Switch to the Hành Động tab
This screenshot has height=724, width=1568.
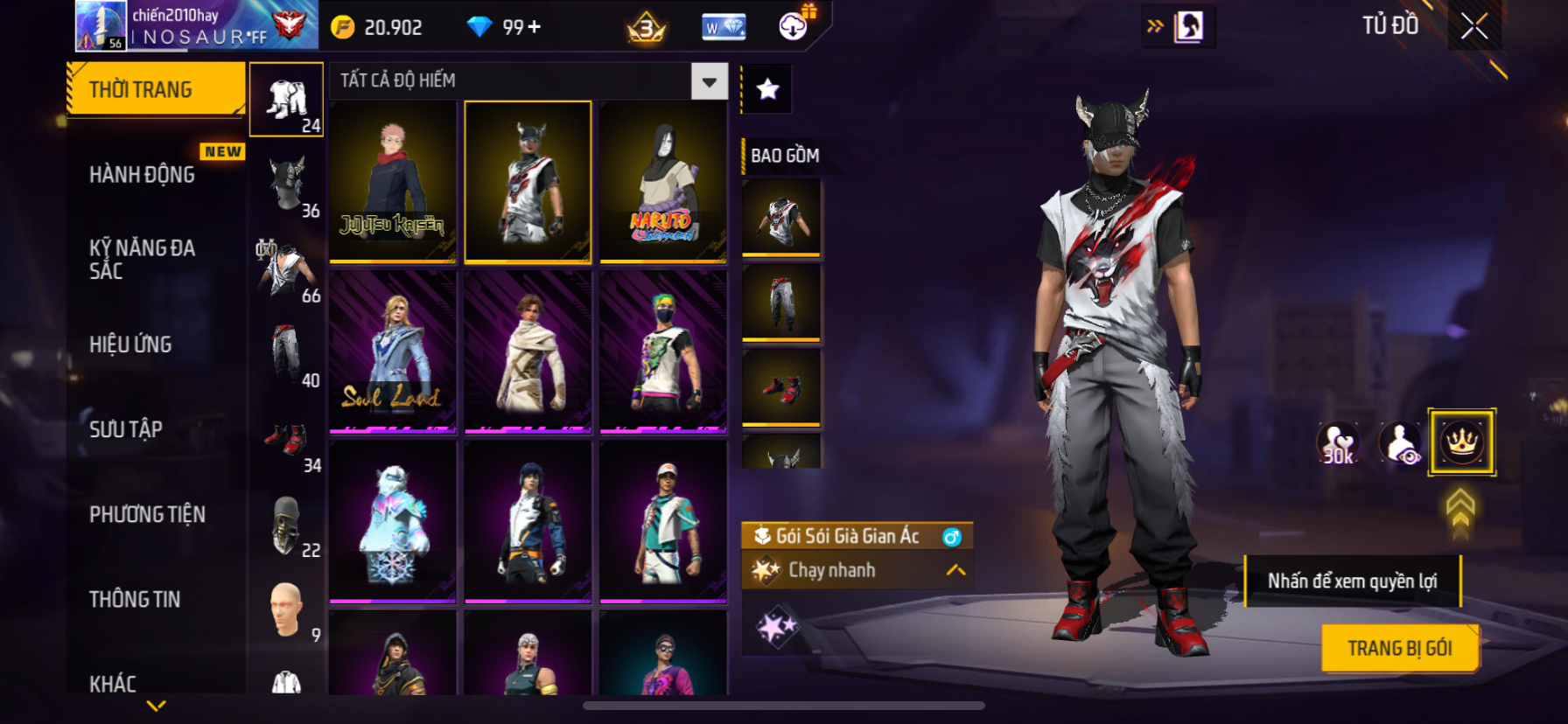pyautogui.click(x=143, y=175)
